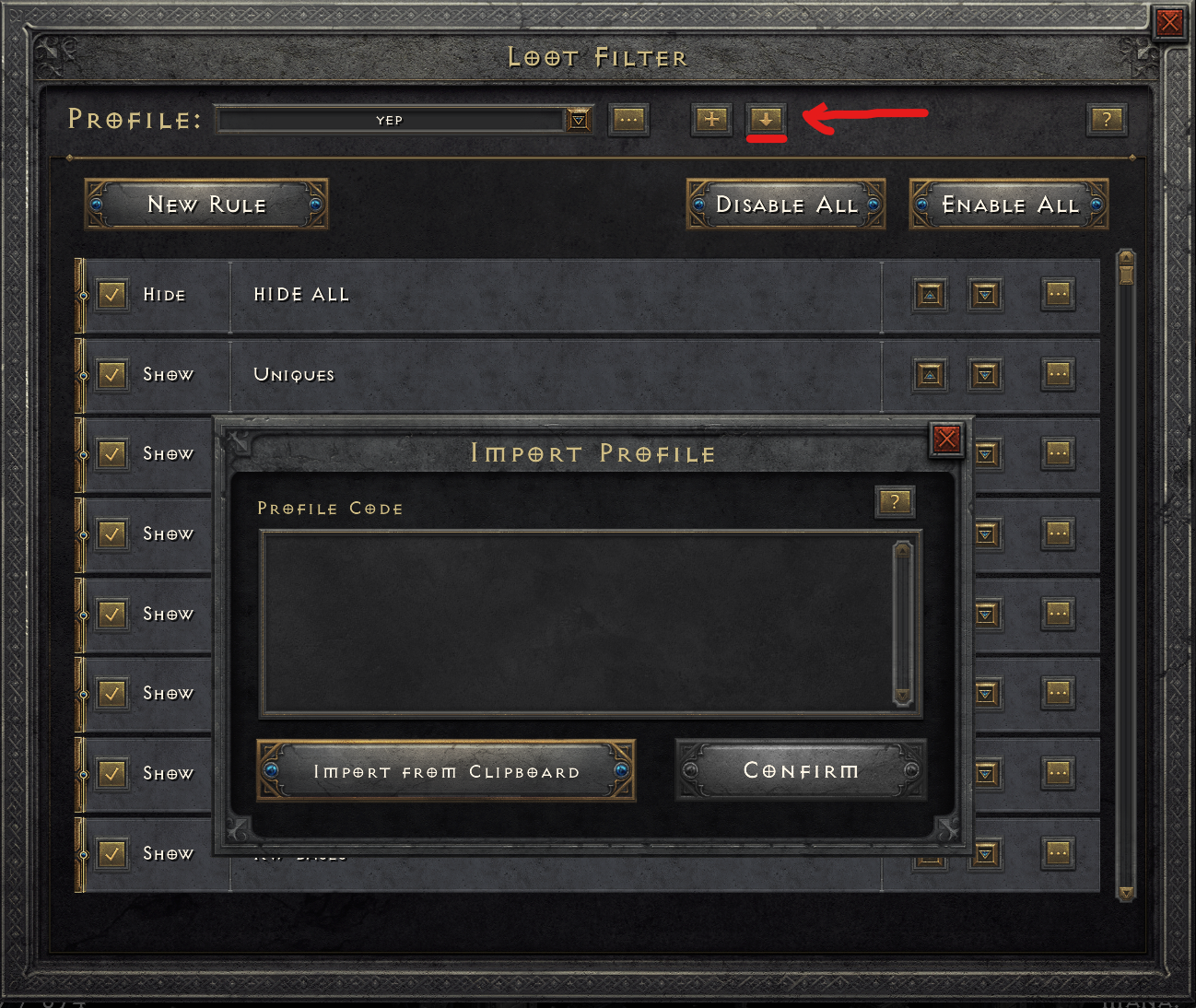Click the import profile arrow icon
Screen dimensions: 1196x1008
(x=767, y=120)
